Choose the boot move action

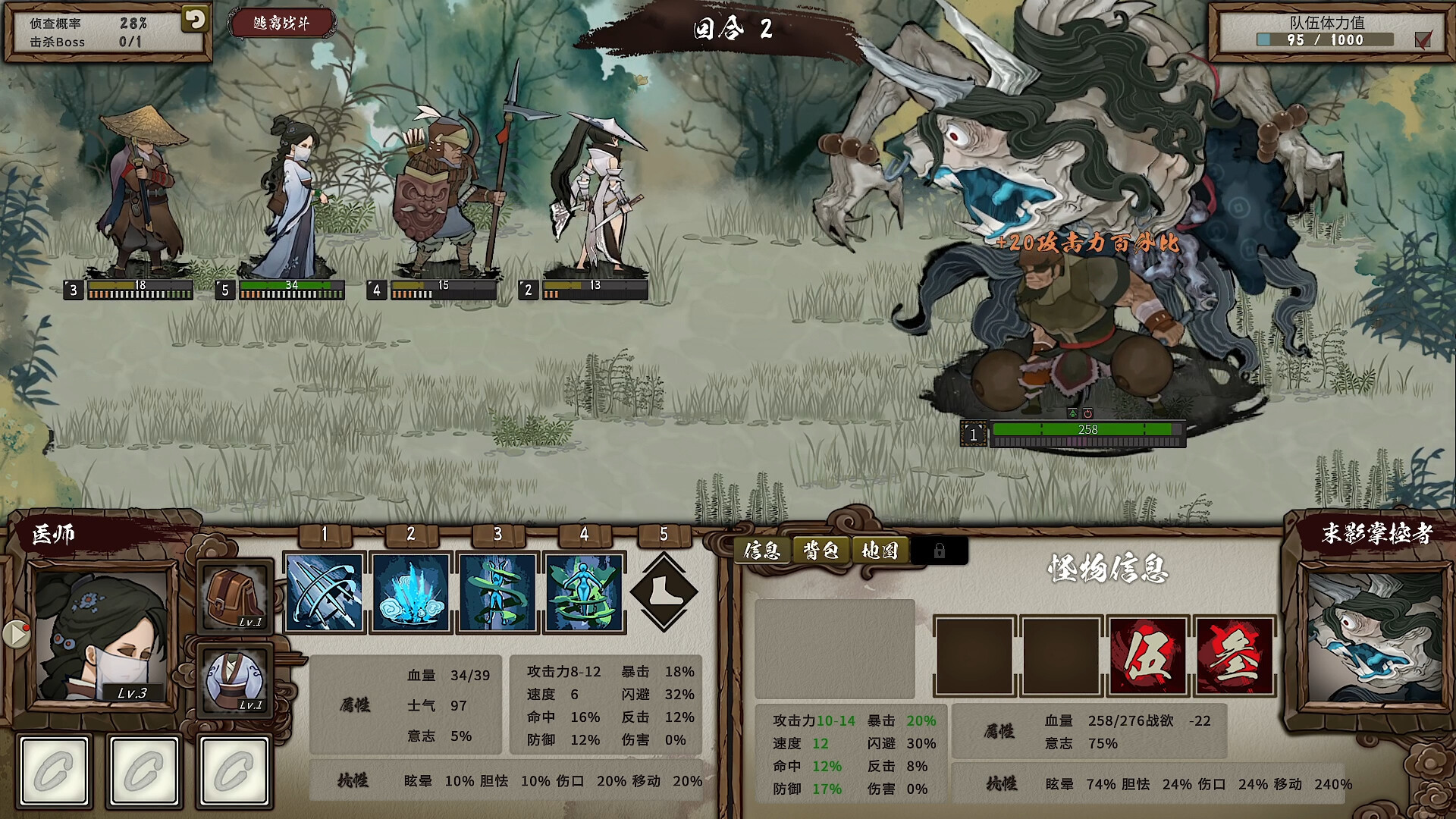click(x=664, y=592)
